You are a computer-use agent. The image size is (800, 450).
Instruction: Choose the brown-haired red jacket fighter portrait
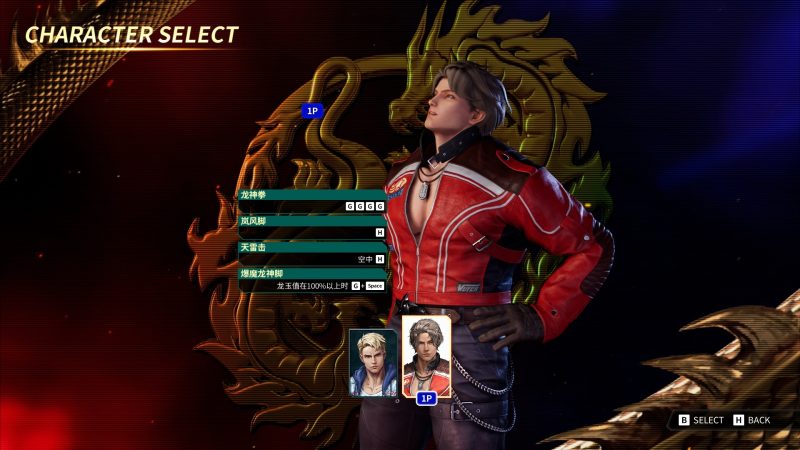coord(426,356)
